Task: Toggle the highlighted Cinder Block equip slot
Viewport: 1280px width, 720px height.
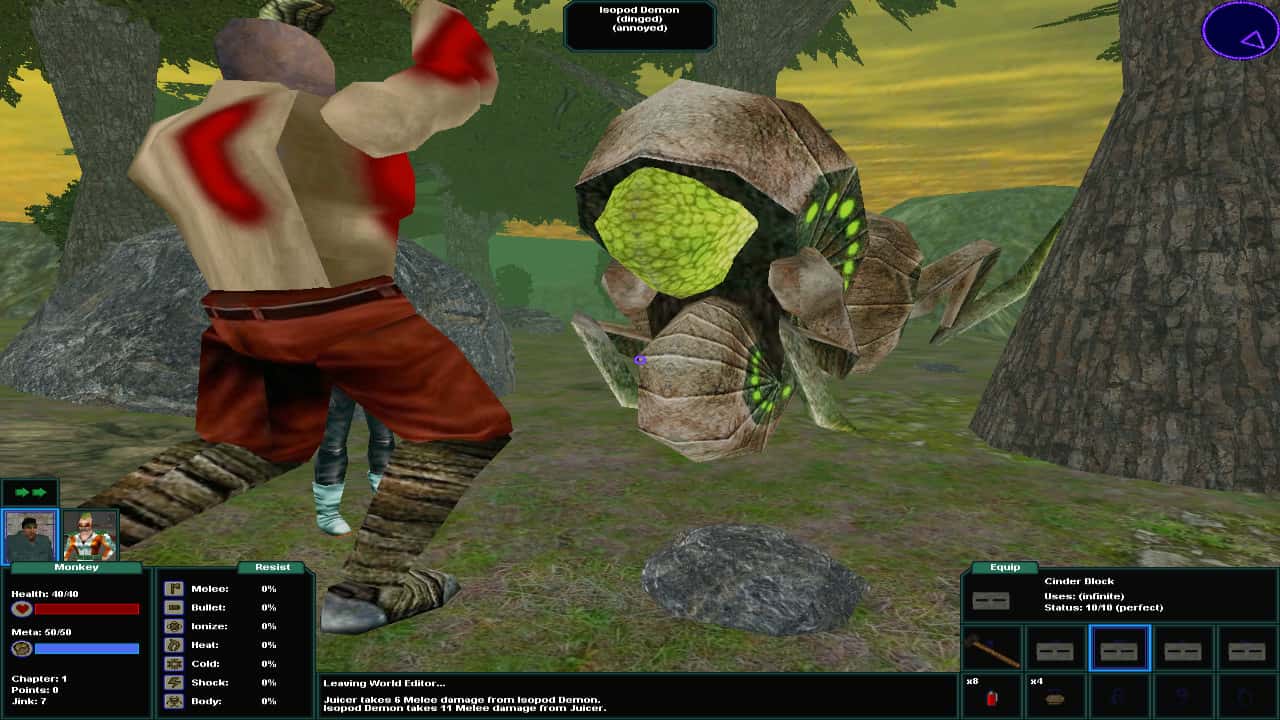Action: pos(1118,650)
